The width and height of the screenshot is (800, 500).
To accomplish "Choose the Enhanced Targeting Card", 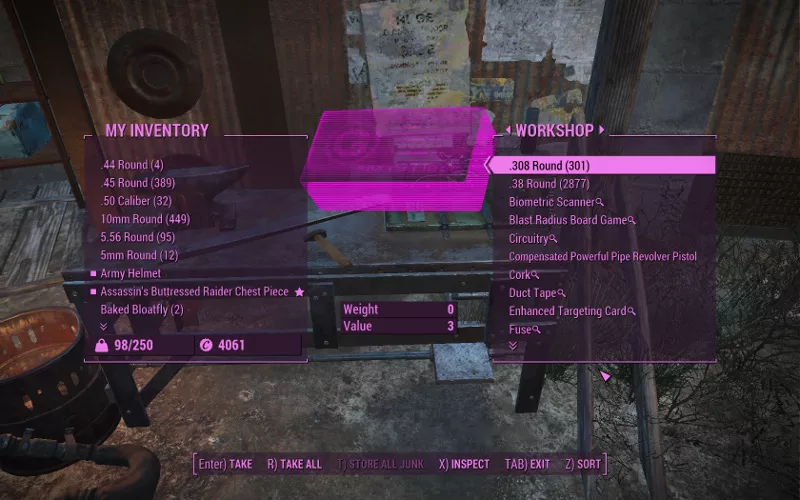I will (x=568, y=311).
